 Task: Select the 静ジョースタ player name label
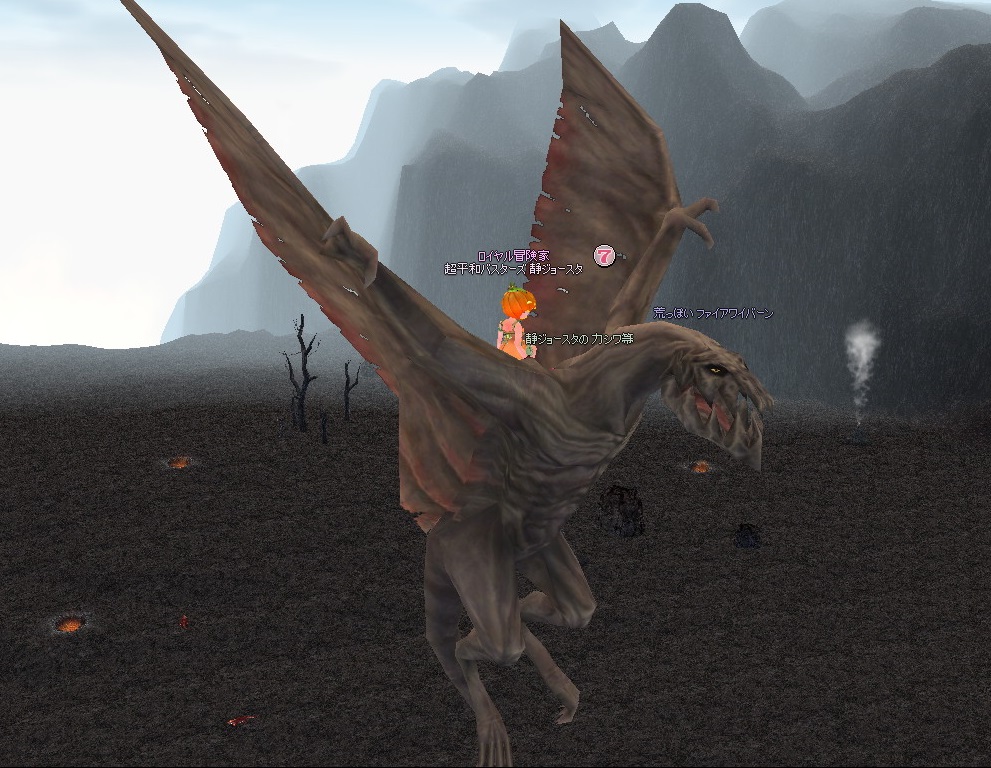click(513, 269)
